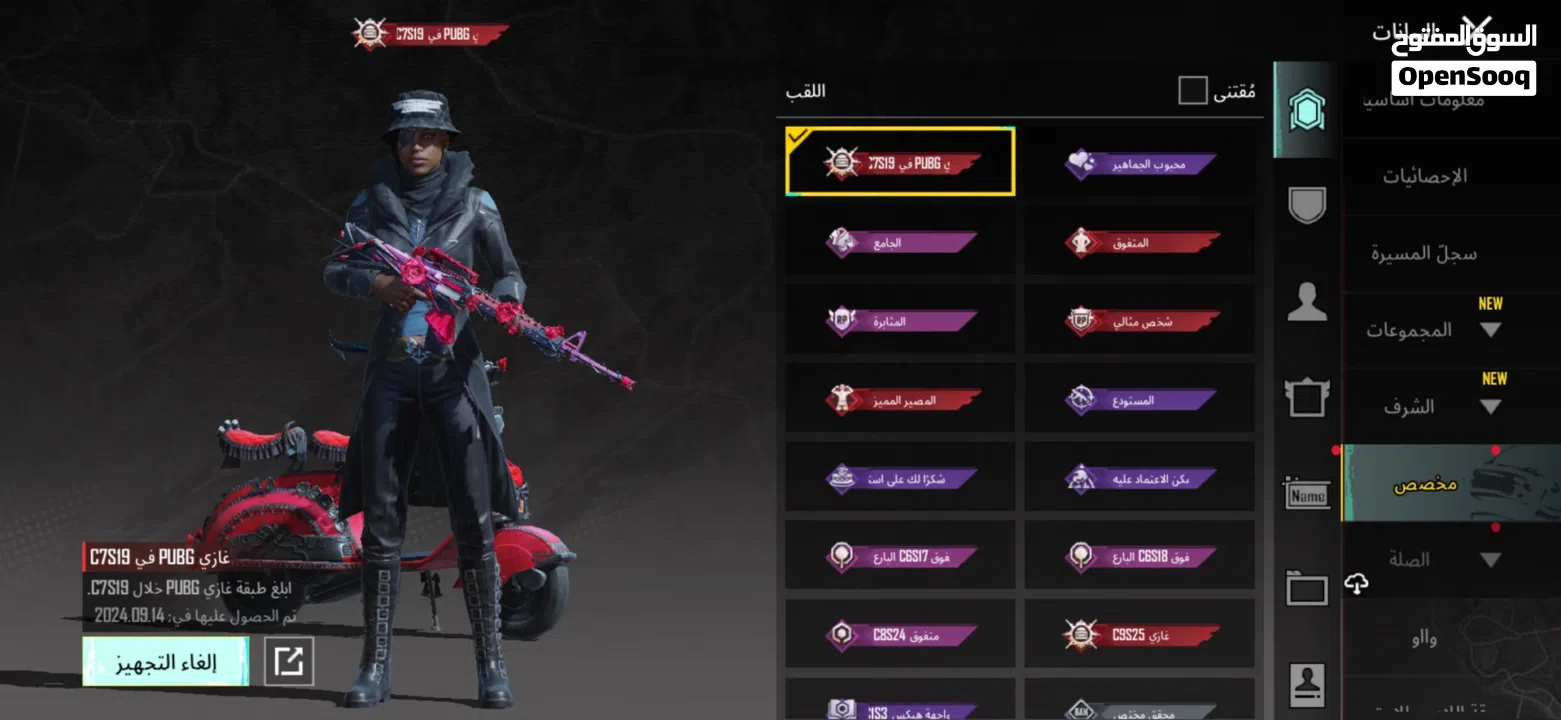The width and height of the screenshot is (1561, 720).
Task: Choose the المثابرة RP title
Action: (900, 320)
